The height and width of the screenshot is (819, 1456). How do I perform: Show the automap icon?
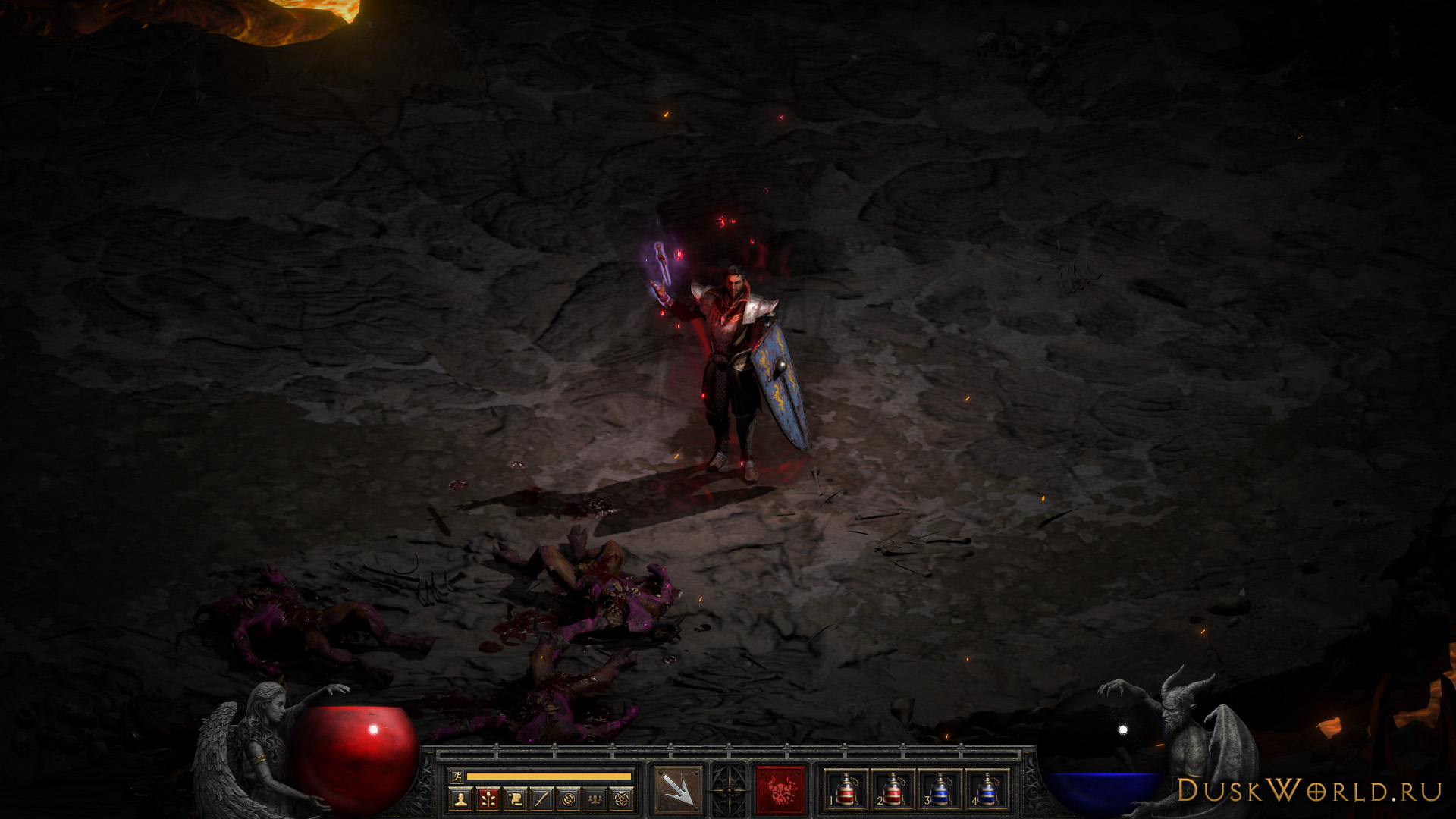tap(569, 798)
